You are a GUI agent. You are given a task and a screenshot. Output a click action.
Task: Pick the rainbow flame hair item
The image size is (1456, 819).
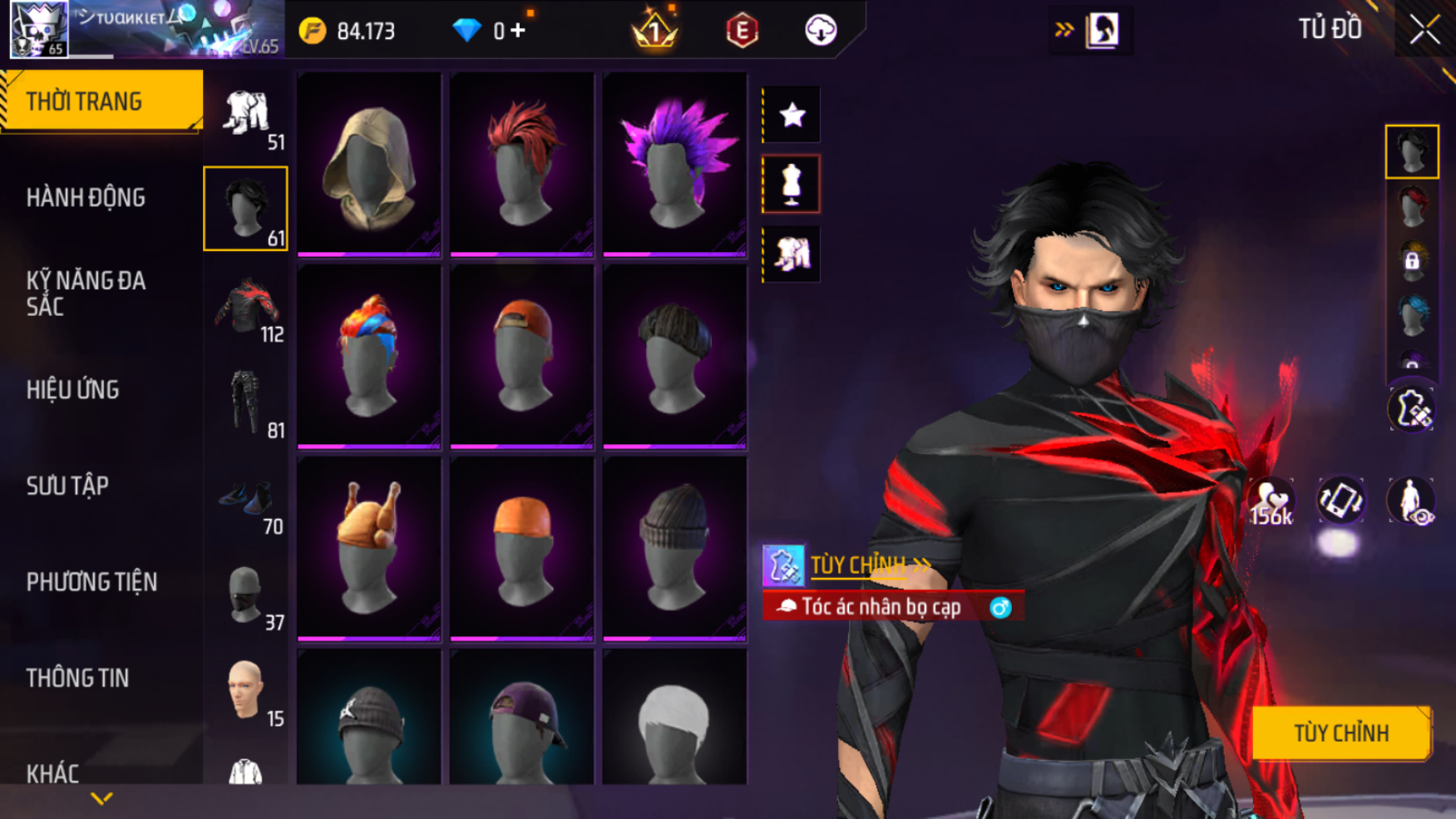369,356
